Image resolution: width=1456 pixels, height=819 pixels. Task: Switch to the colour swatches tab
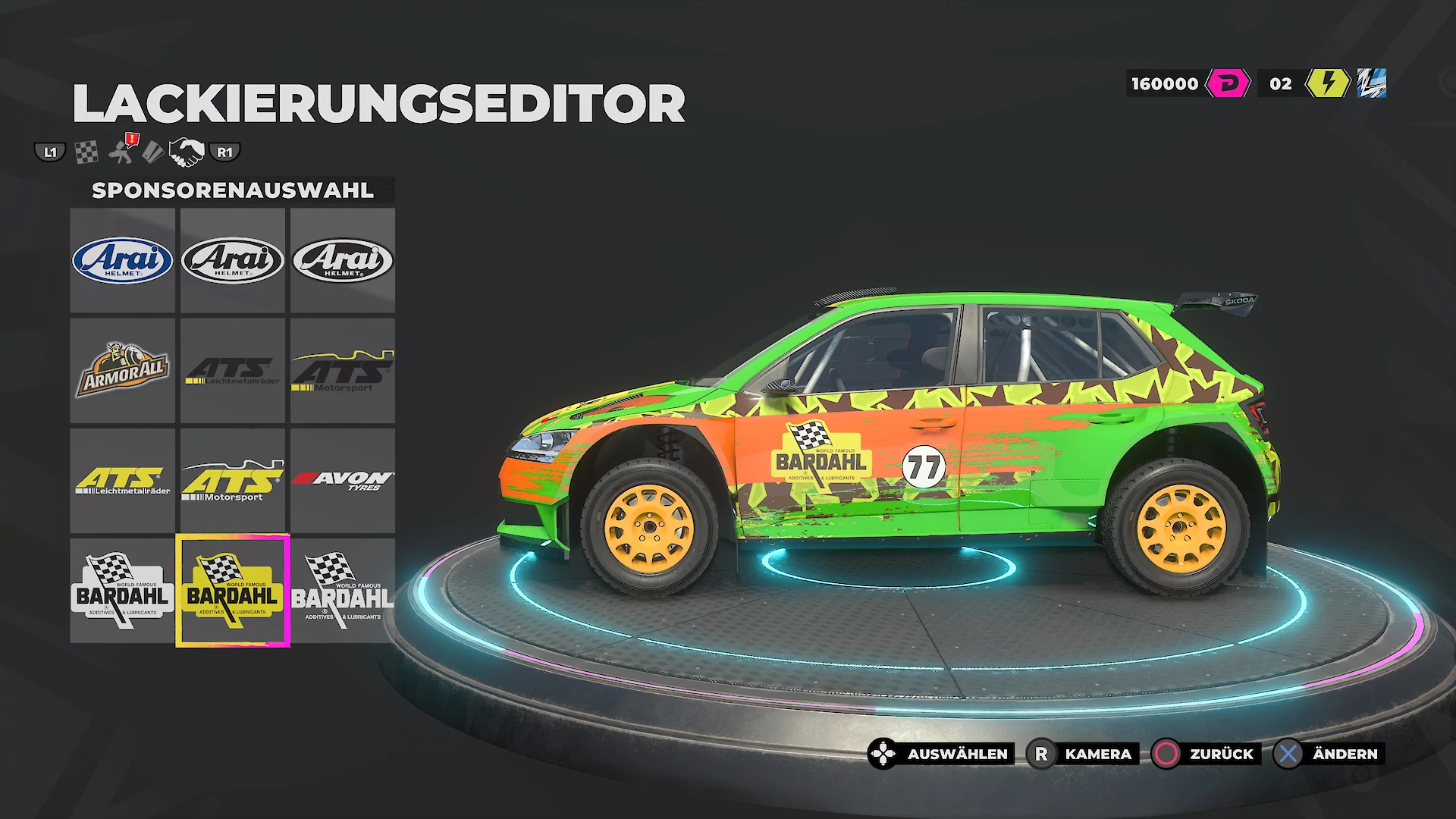tap(152, 152)
